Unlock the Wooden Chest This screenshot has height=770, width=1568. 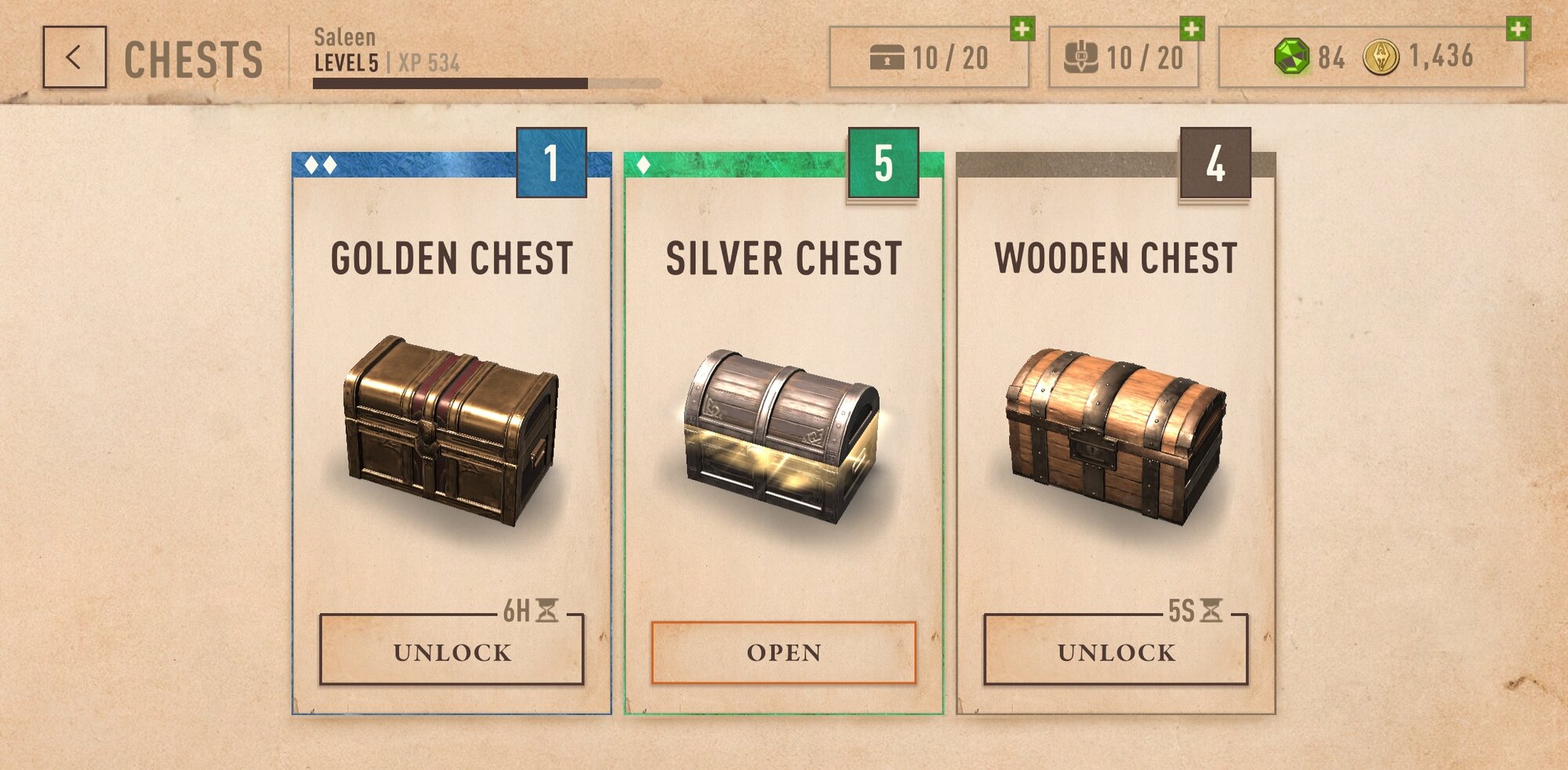[x=1116, y=652]
